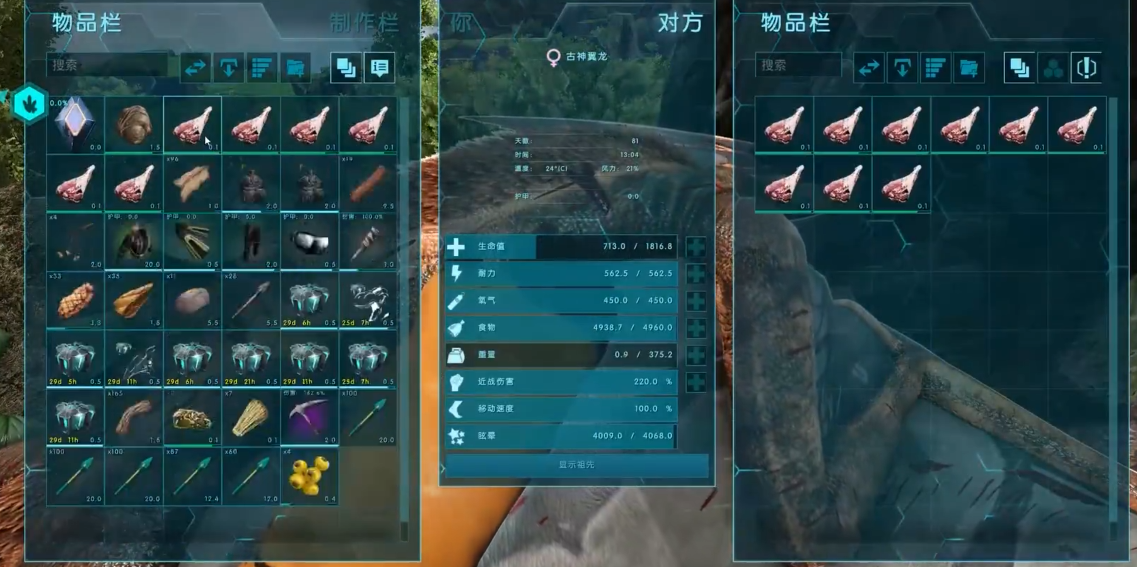Select the cooked meat stick slot

(x=369, y=183)
